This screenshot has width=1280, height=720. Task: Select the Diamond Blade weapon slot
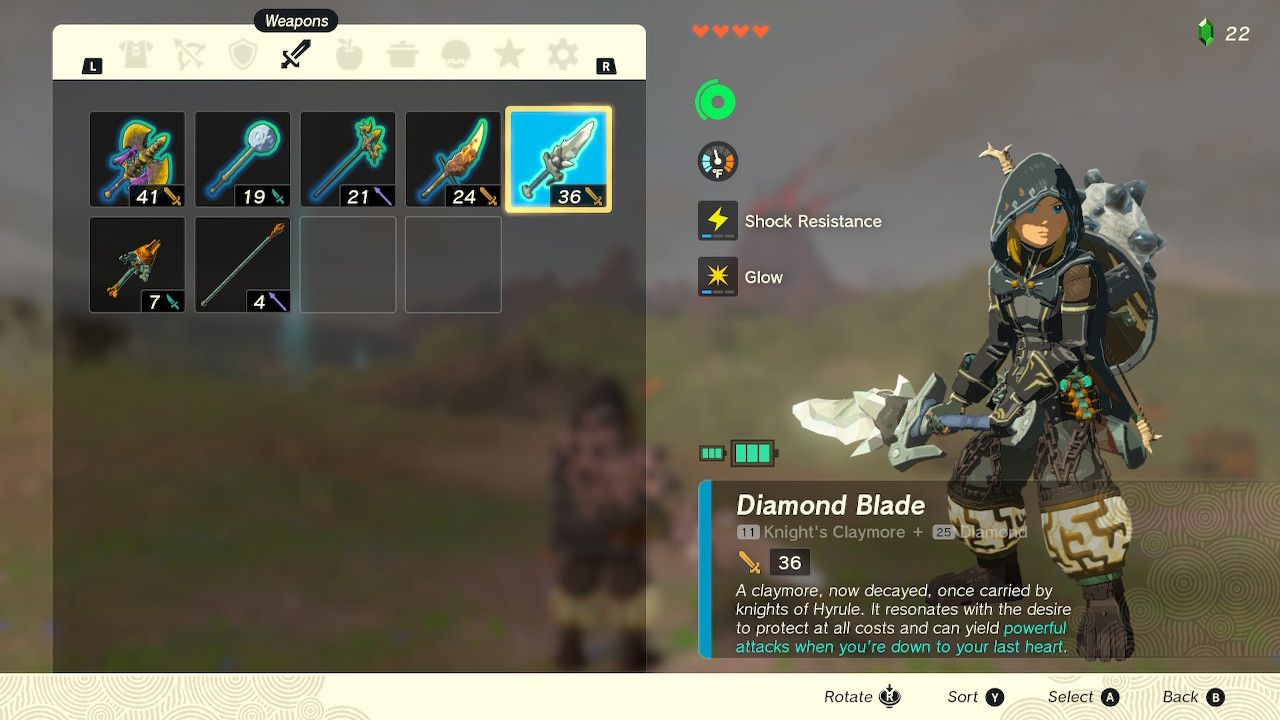559,159
